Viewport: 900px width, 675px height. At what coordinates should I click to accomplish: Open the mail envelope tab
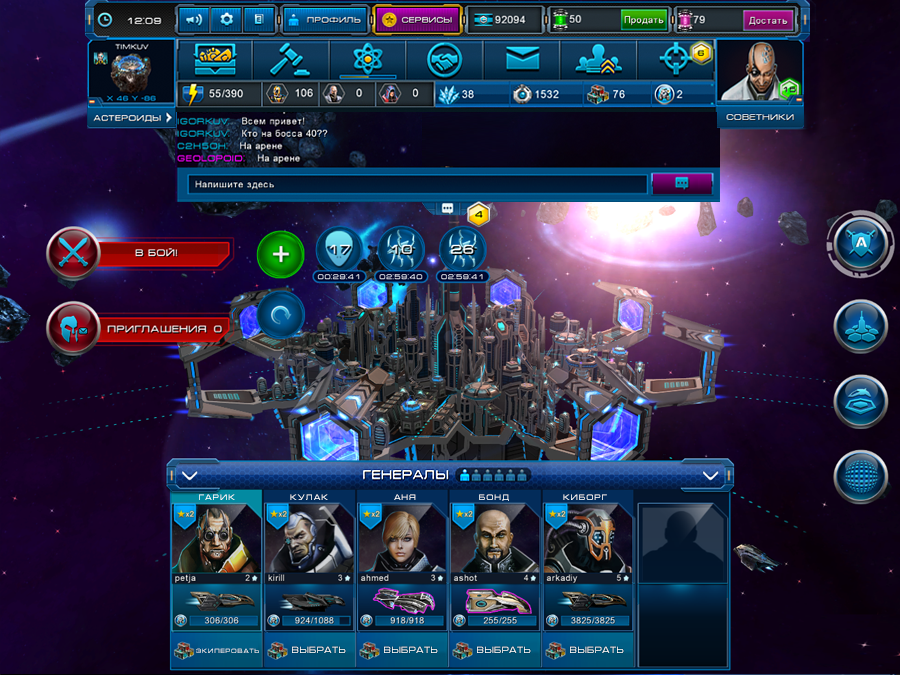tap(522, 60)
